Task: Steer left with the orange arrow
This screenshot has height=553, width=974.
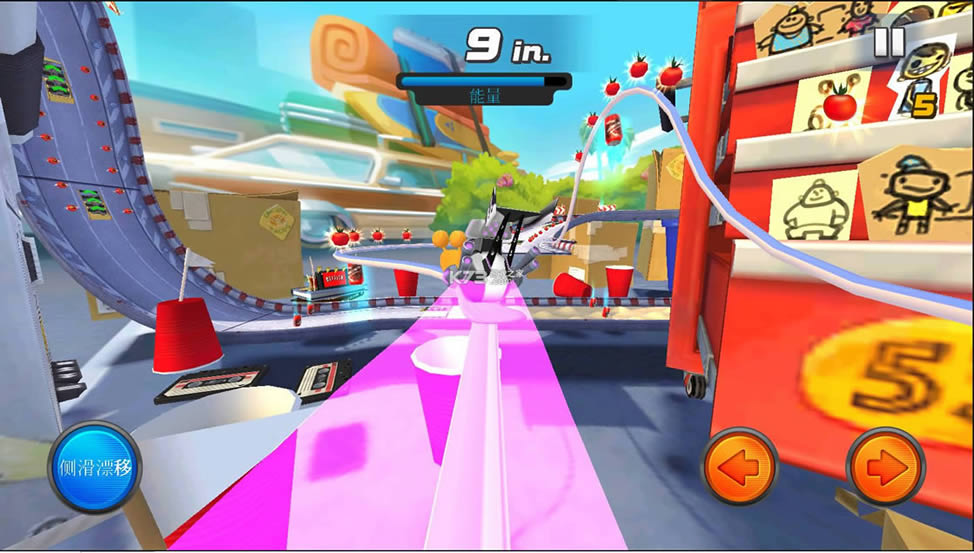Action: (741, 466)
